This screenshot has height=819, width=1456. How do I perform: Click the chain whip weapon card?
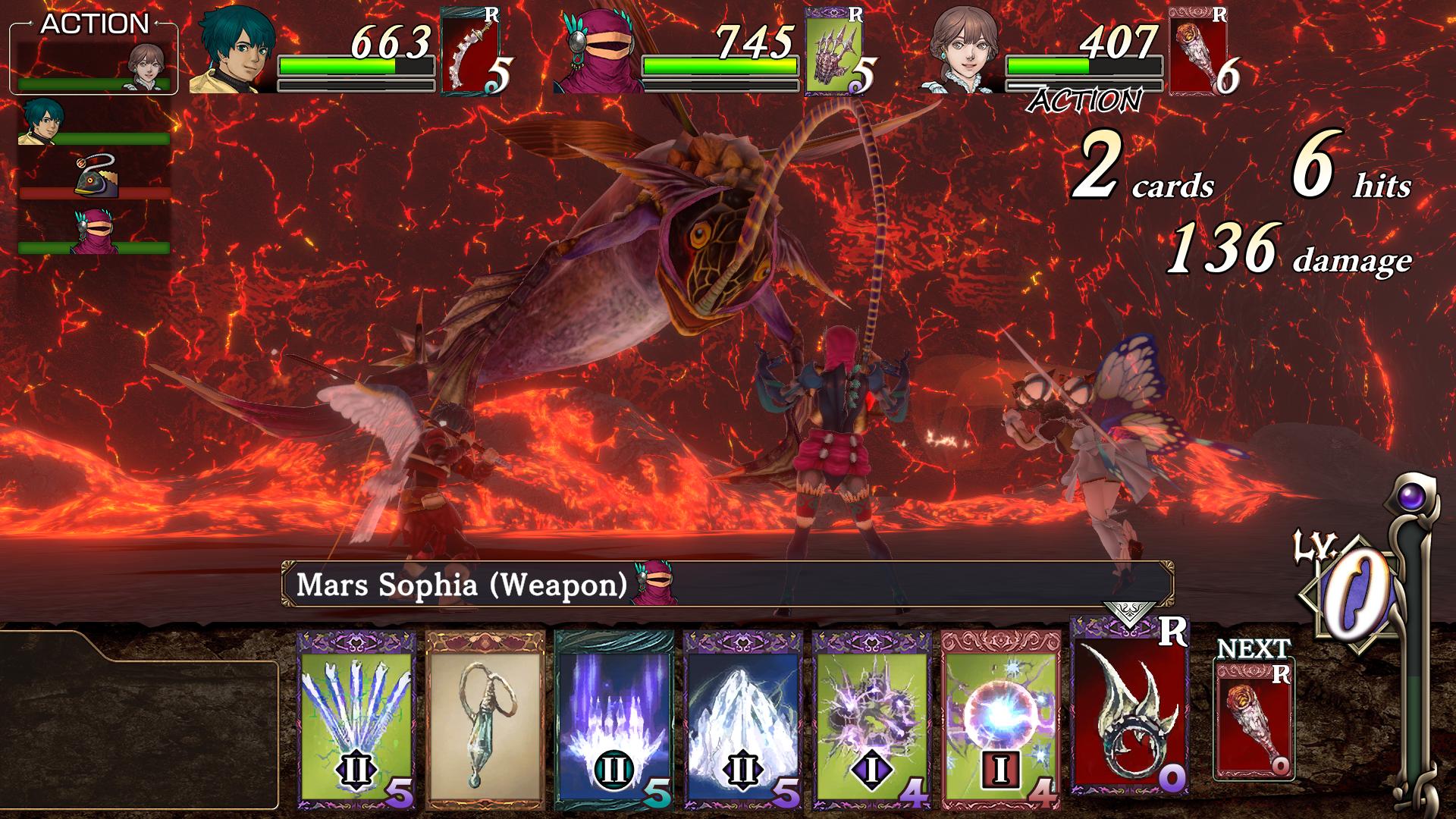pyautogui.click(x=470, y=51)
